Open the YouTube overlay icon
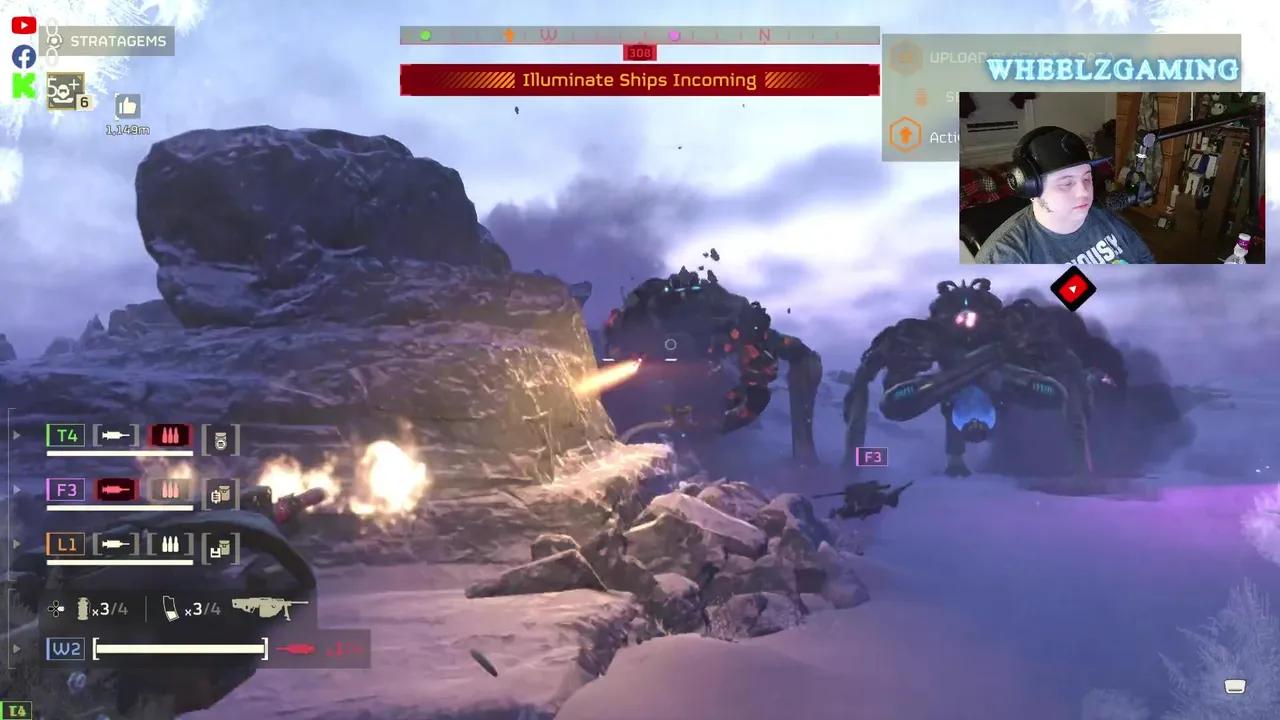 (24, 26)
